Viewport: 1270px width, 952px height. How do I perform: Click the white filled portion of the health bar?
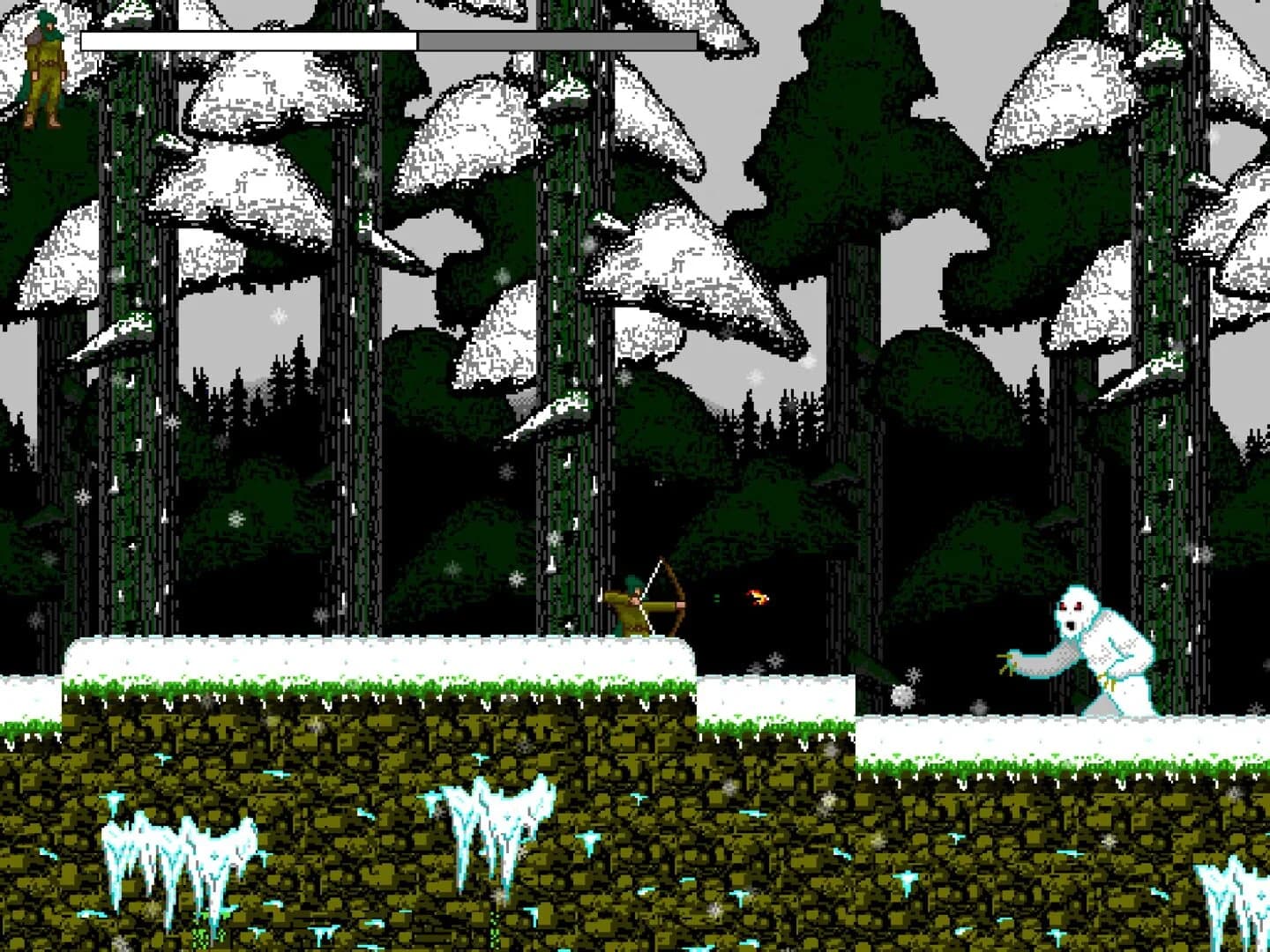pyautogui.click(x=247, y=41)
